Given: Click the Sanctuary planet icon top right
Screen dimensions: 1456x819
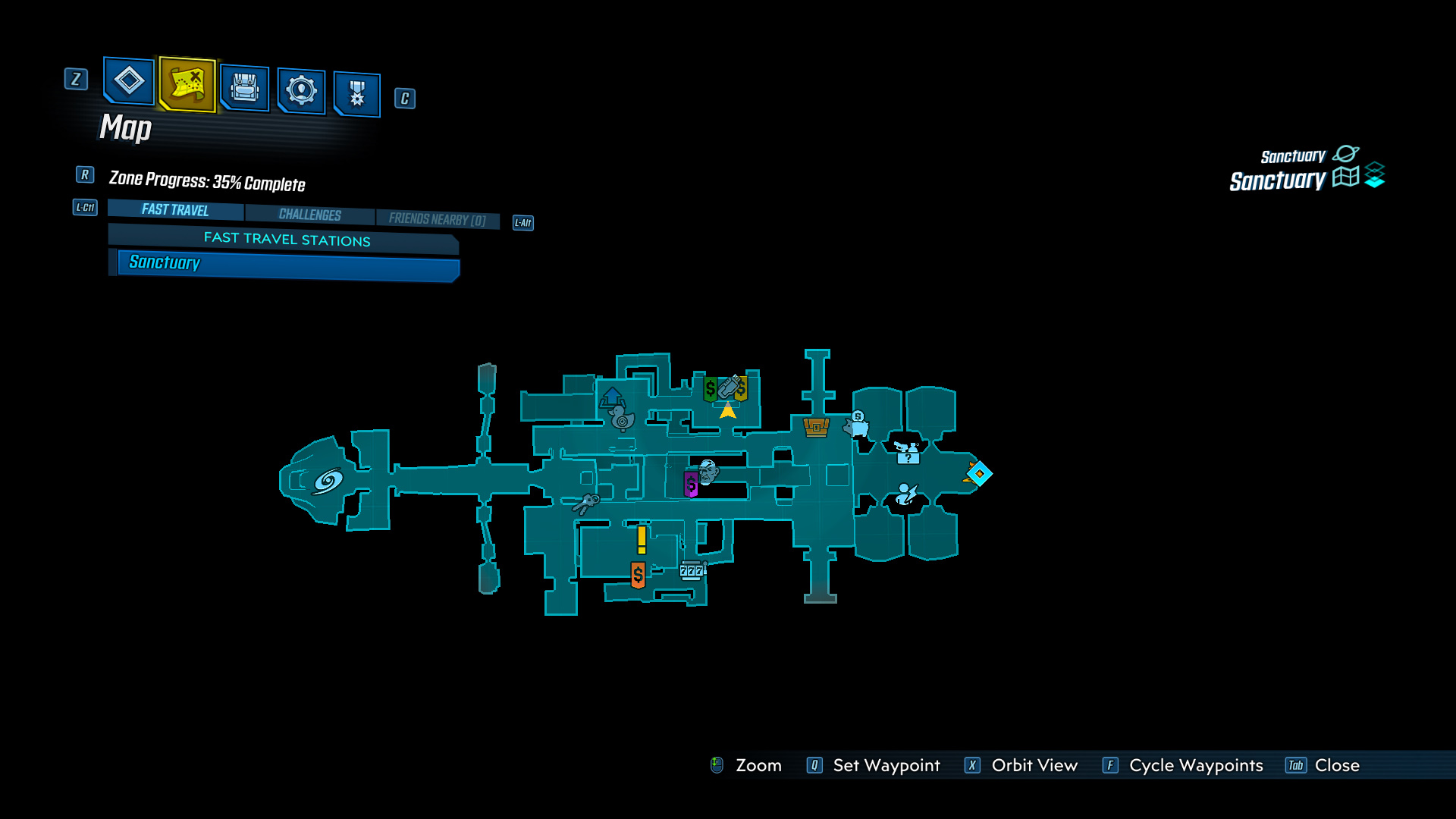Looking at the screenshot, I should 1345,154.
